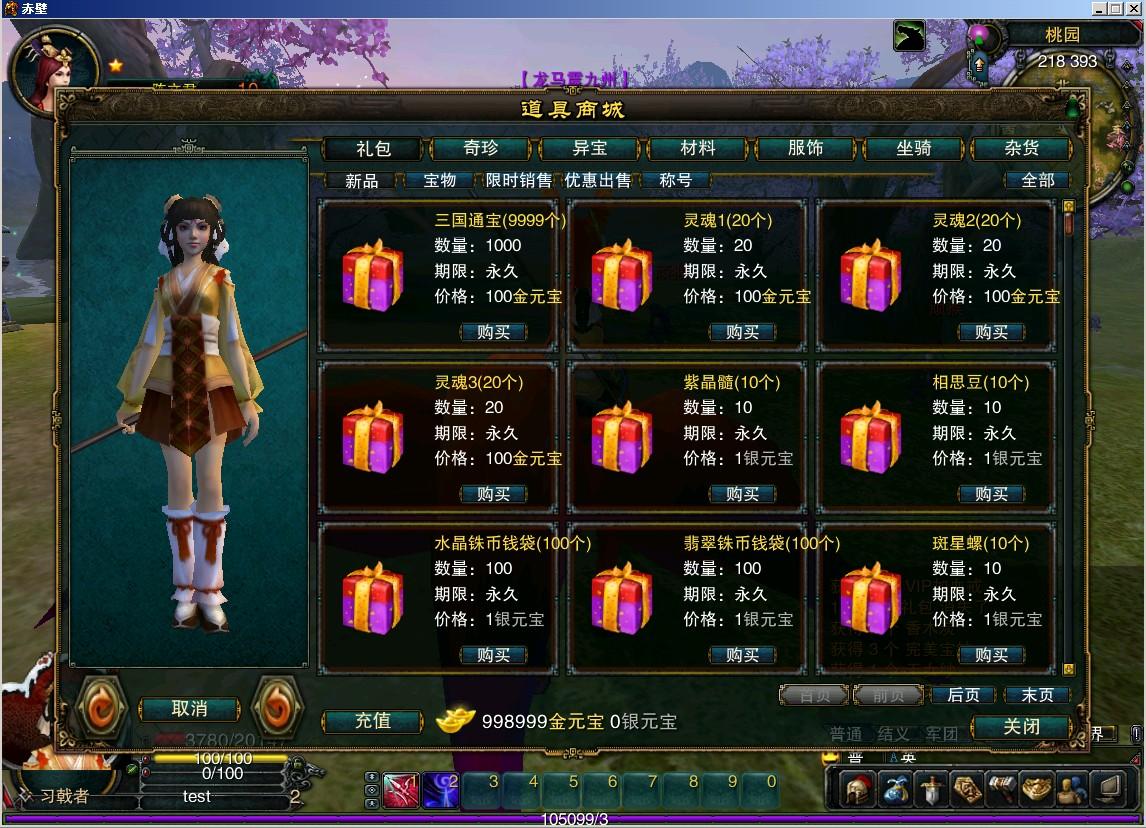This screenshot has height=828, width=1146.
Task: Choose the 宝物 sub-filter
Action: pyautogui.click(x=440, y=180)
